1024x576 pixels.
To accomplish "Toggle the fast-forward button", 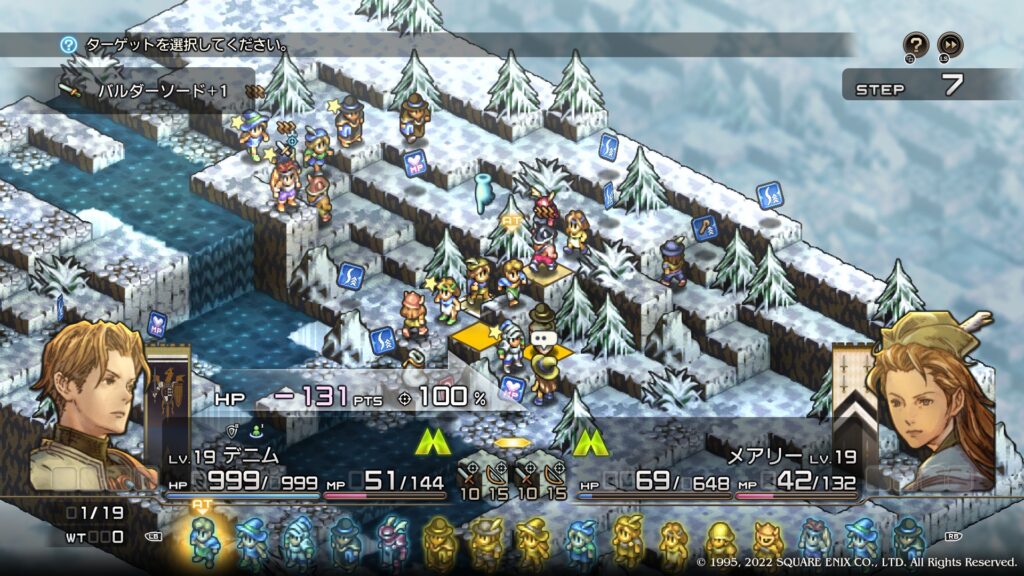I will tap(949, 44).
